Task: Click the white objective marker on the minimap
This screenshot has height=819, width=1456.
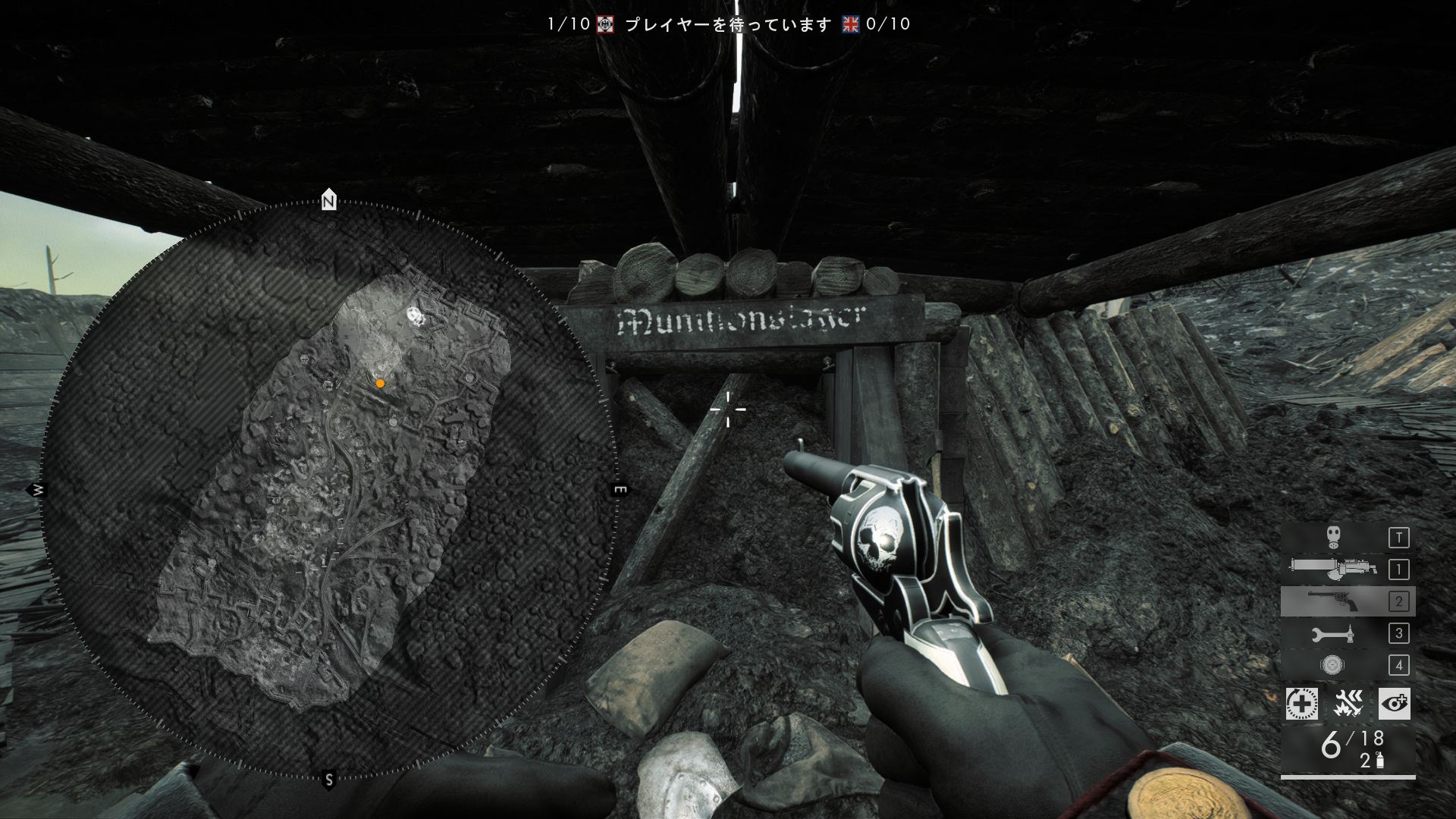Action: (416, 315)
